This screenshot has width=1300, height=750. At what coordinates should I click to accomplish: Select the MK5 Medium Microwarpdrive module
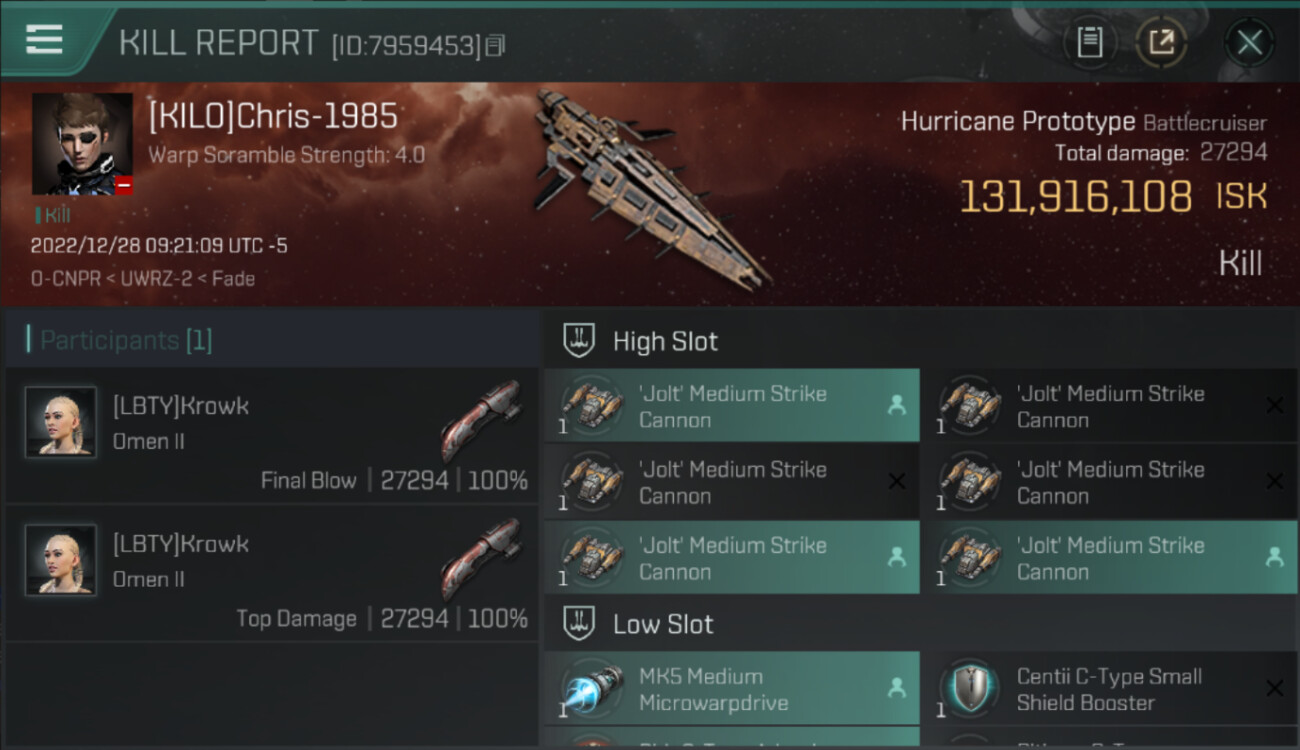click(x=732, y=690)
